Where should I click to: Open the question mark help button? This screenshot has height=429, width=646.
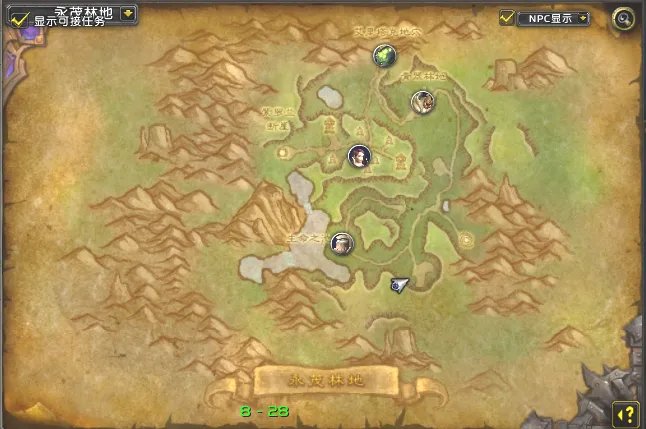[624, 412]
